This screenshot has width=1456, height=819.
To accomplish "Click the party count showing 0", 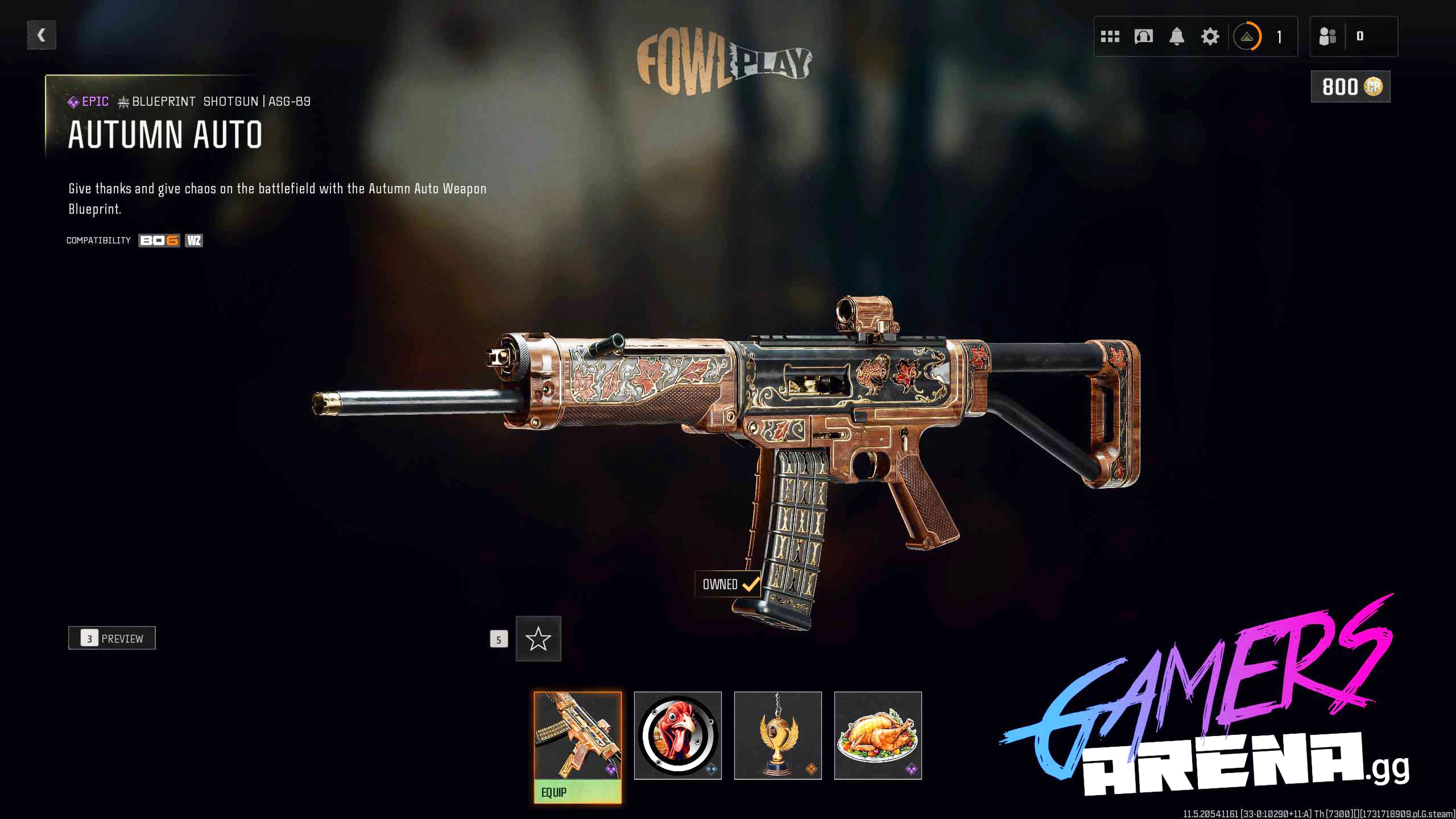I will (x=1361, y=36).
